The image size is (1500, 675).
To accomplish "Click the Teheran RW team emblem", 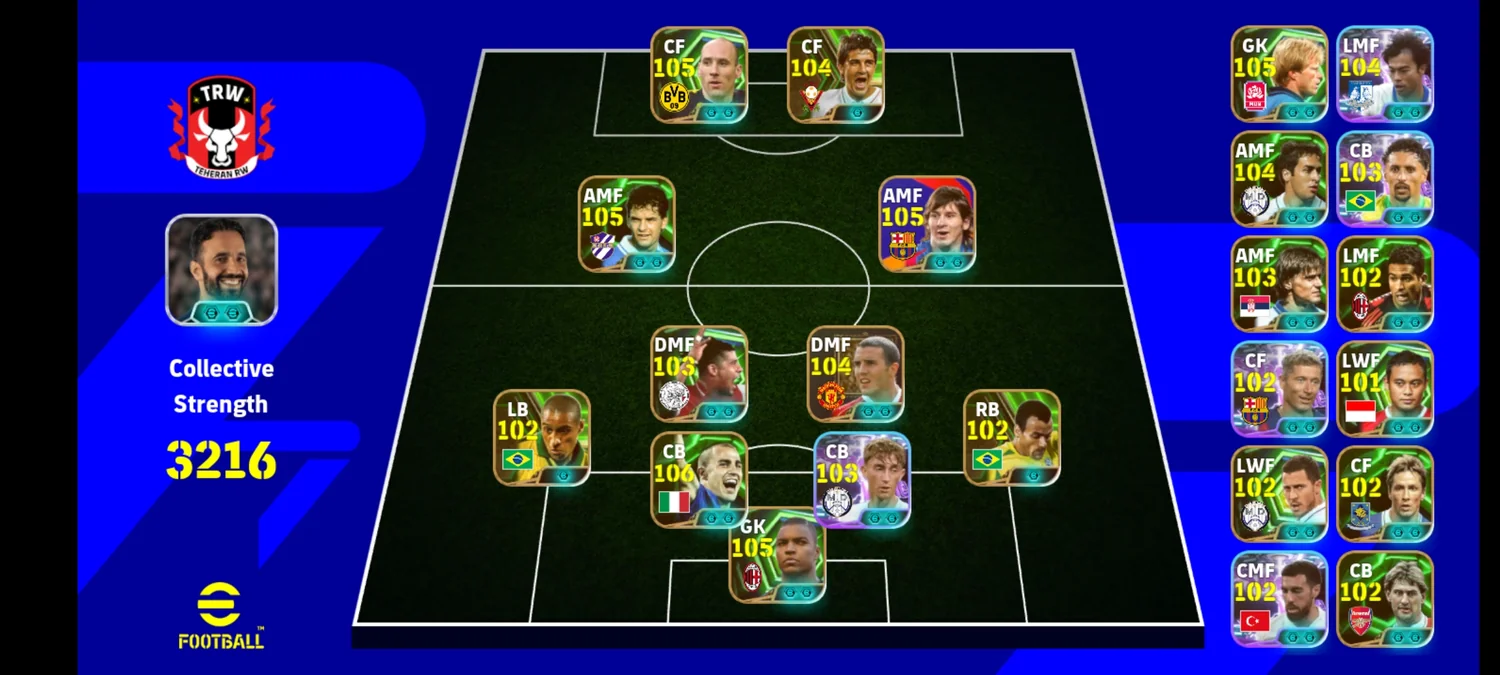I will 221,128.
